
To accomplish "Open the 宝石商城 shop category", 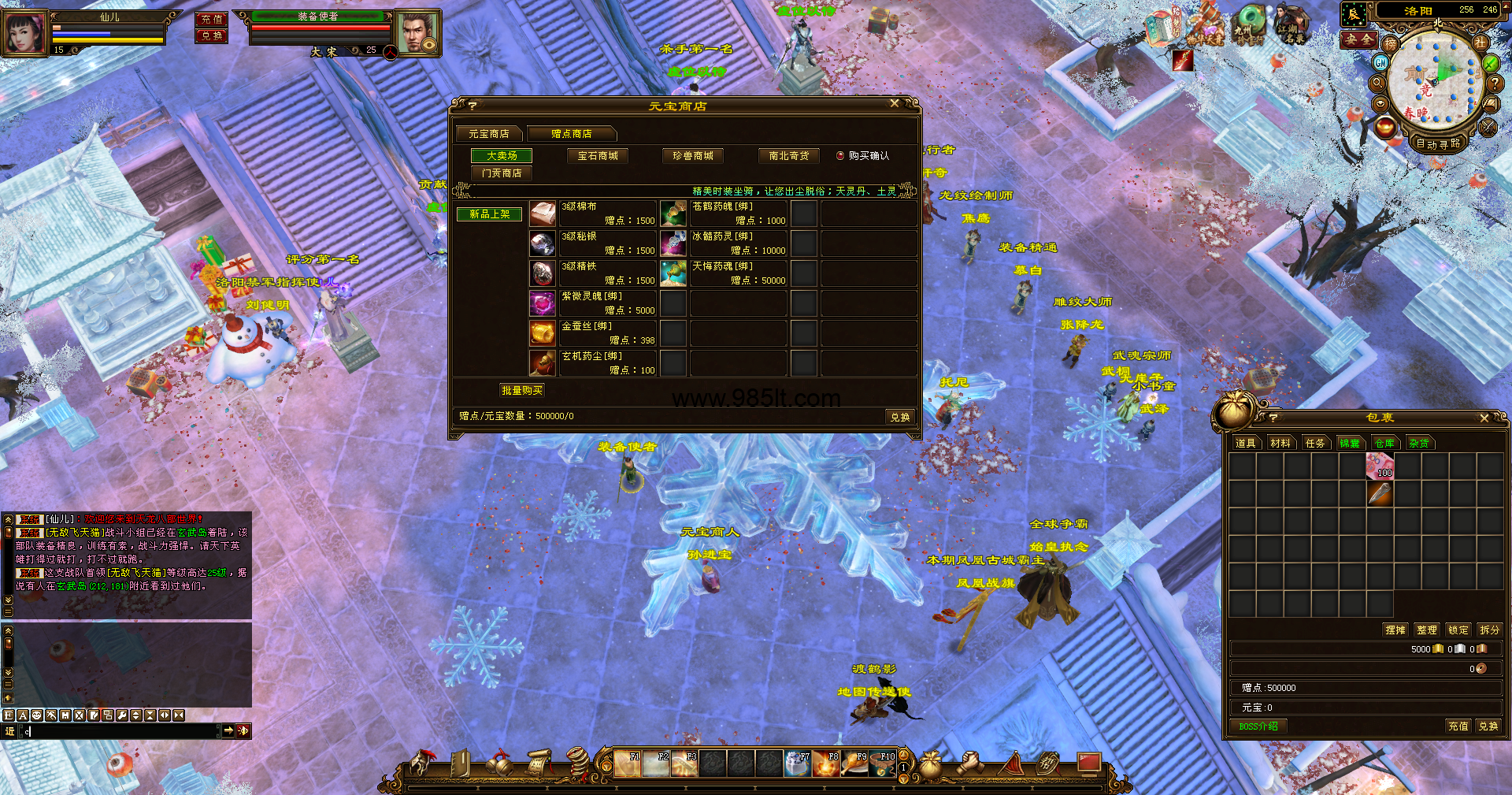I will (598, 156).
